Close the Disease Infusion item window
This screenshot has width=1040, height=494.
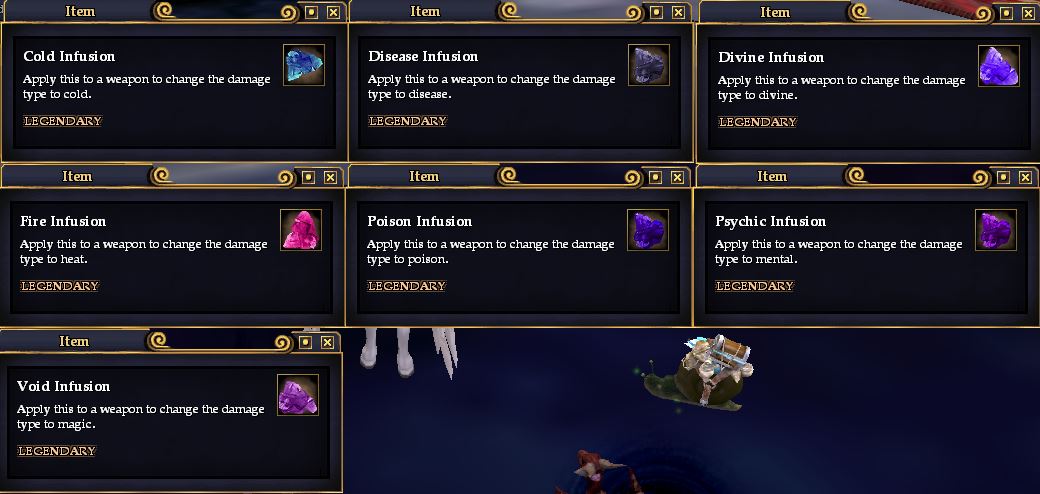(x=678, y=12)
